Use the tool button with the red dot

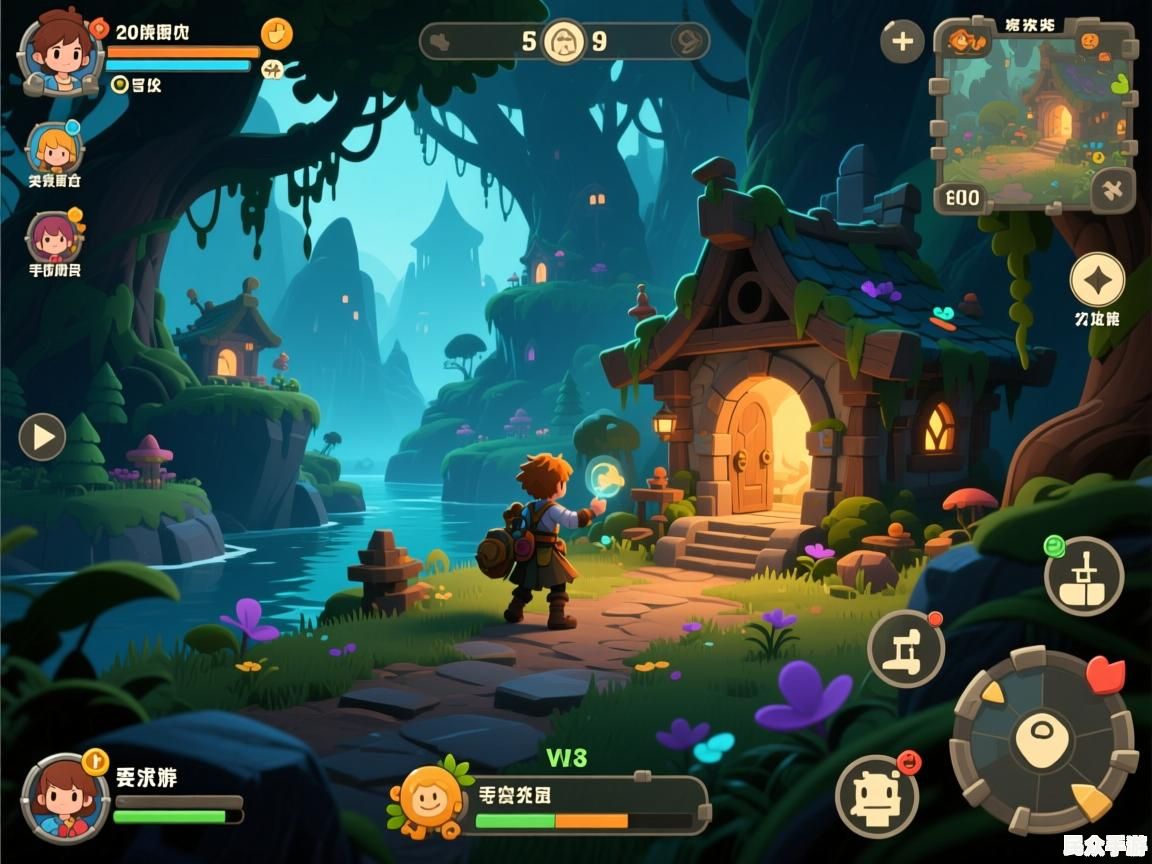coord(905,648)
